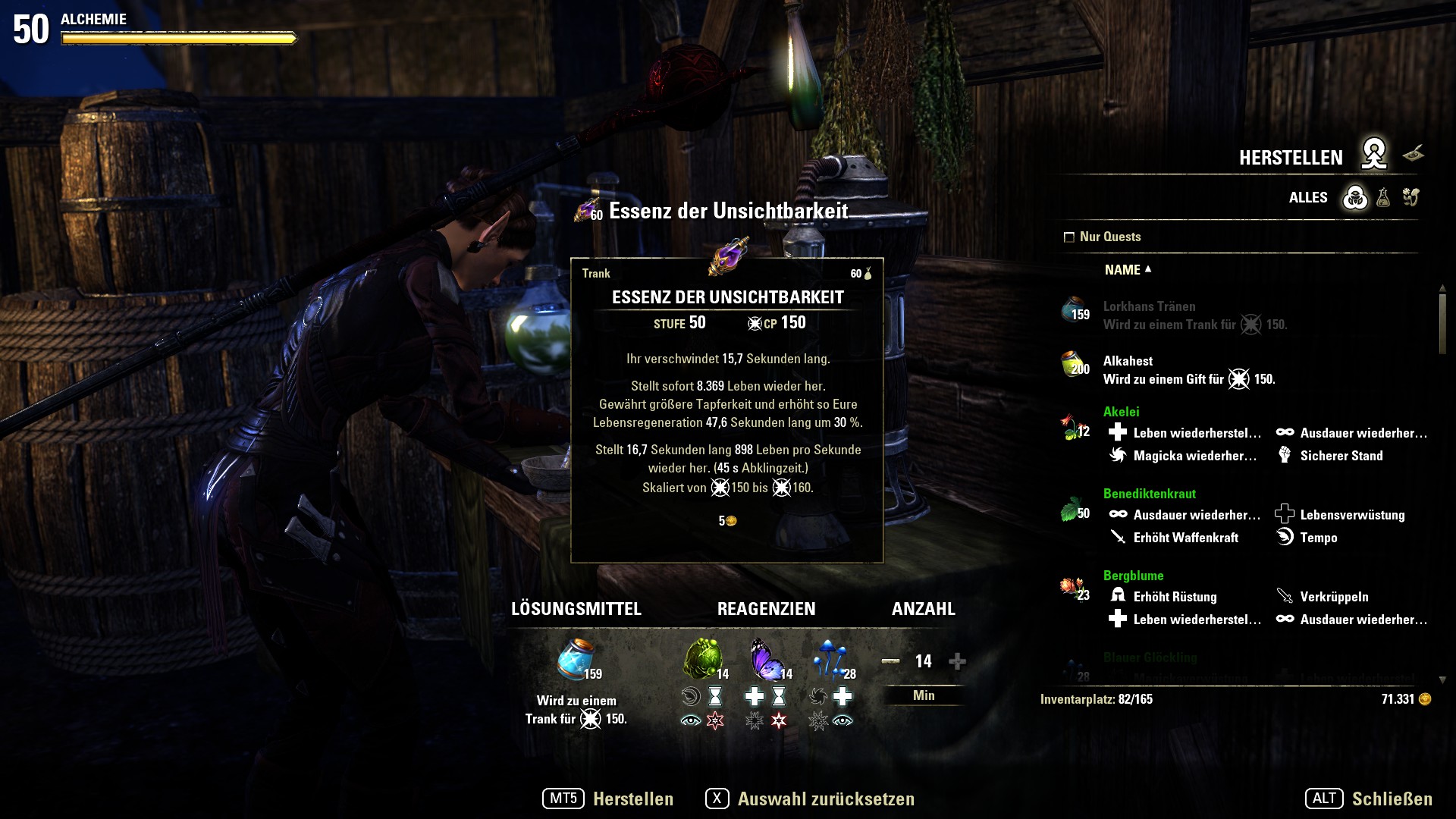The height and width of the screenshot is (819, 1456).
Task: Filter the list to solvents flask icon
Action: click(1383, 198)
